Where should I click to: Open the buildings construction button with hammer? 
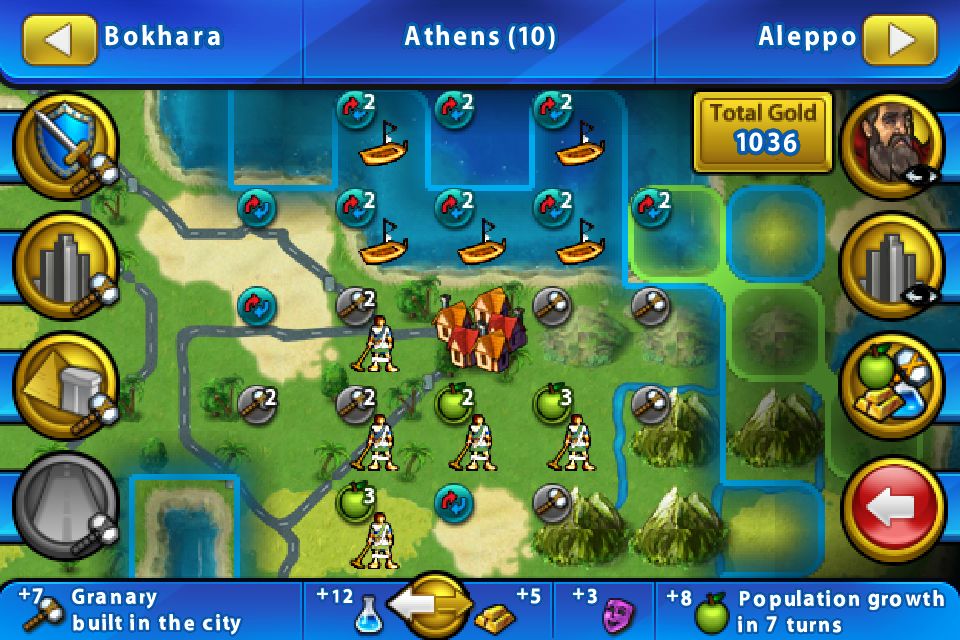point(66,265)
